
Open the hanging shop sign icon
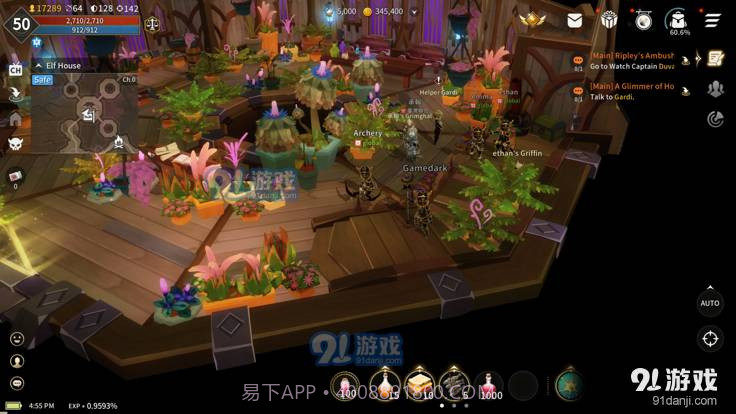pyautogui.click(x=644, y=20)
